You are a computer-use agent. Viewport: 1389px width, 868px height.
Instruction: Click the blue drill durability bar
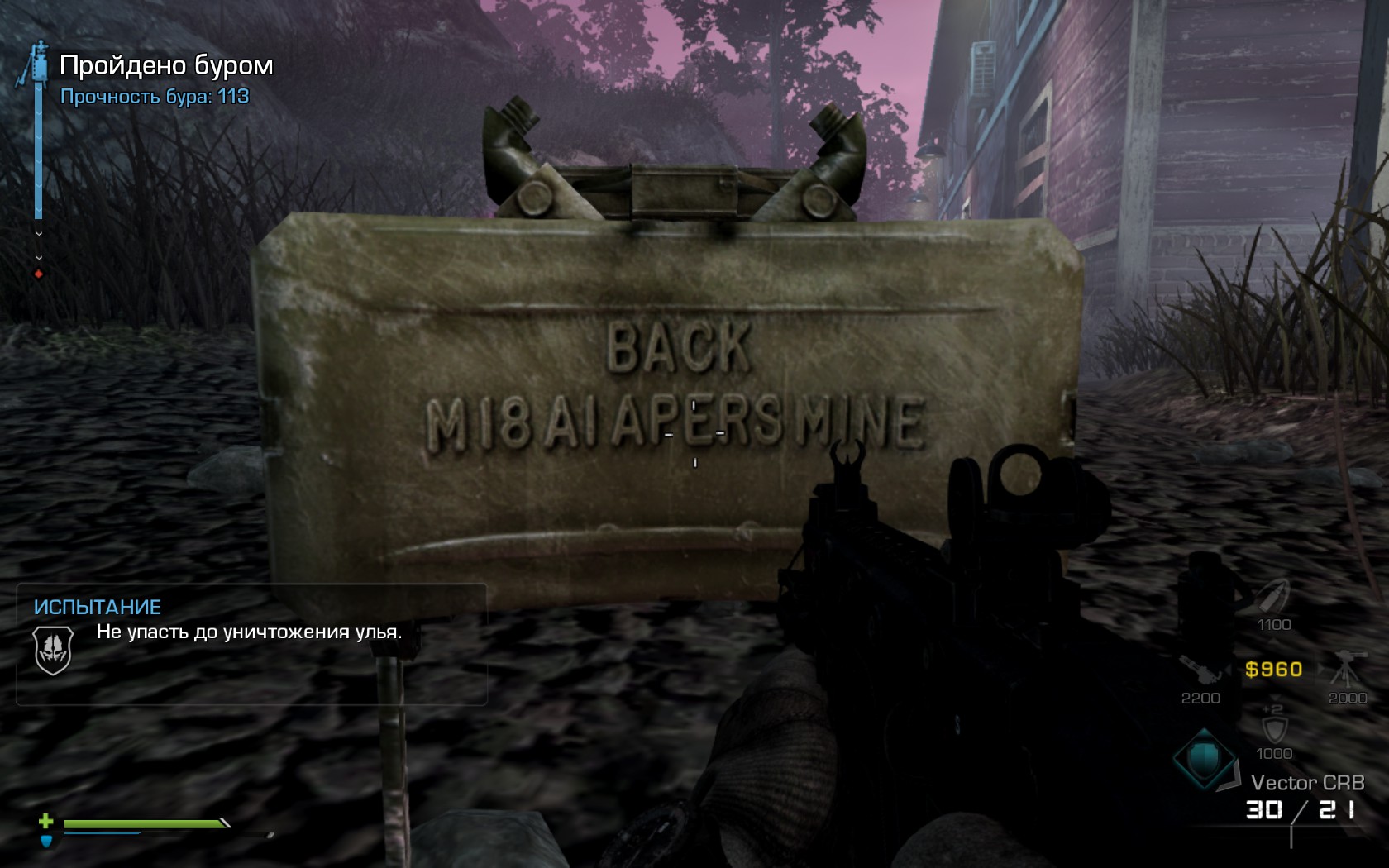[x=39, y=149]
